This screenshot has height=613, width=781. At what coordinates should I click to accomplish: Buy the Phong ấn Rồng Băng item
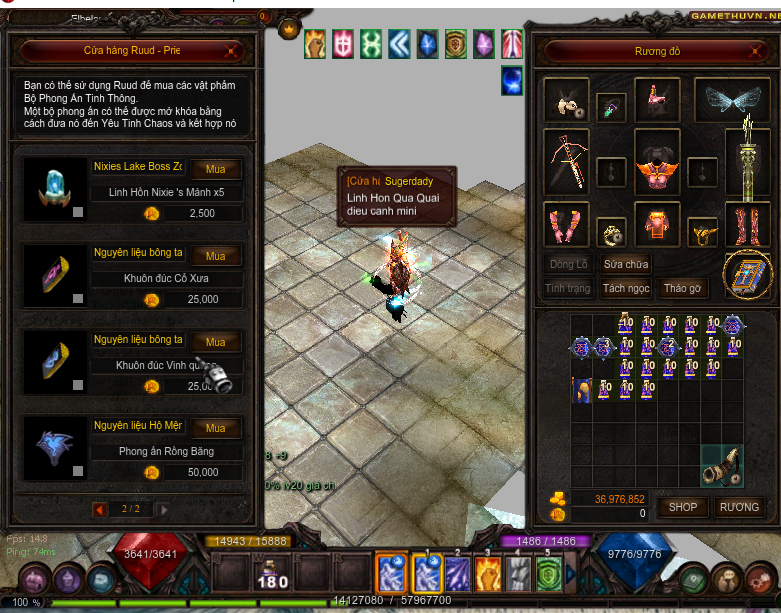pos(216,427)
